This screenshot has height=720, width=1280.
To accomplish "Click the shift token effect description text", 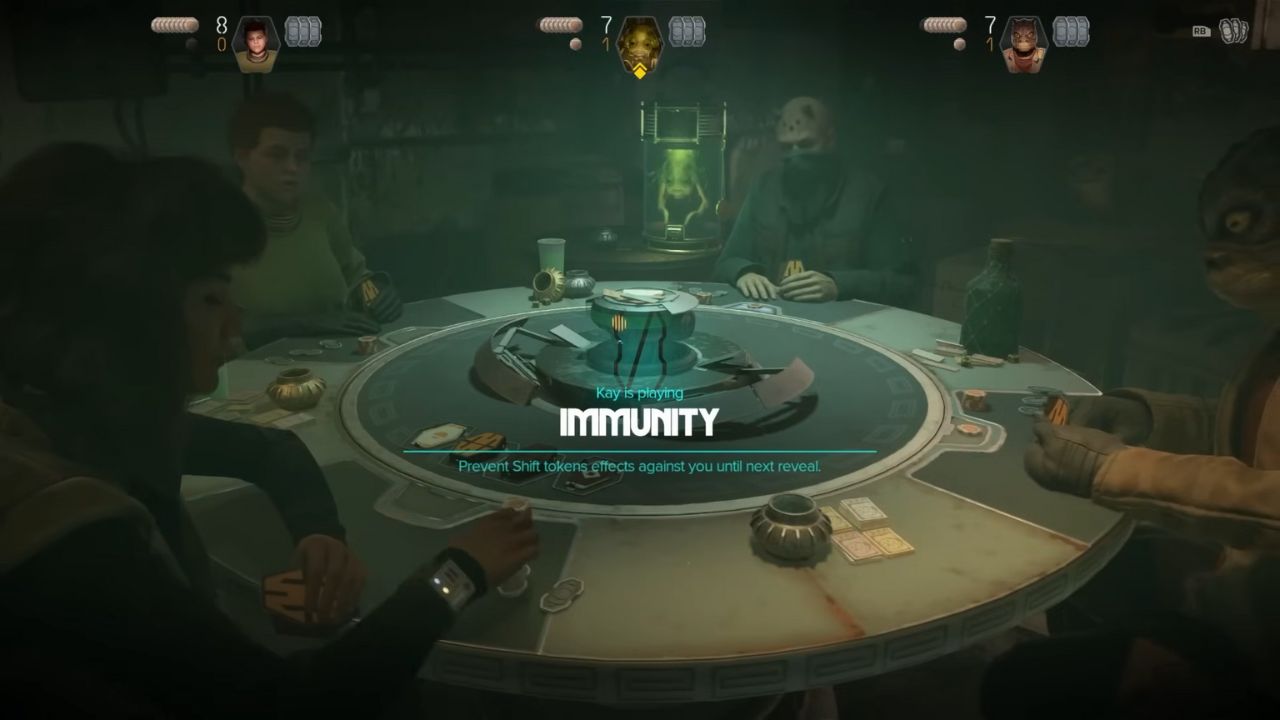I will click(640, 466).
